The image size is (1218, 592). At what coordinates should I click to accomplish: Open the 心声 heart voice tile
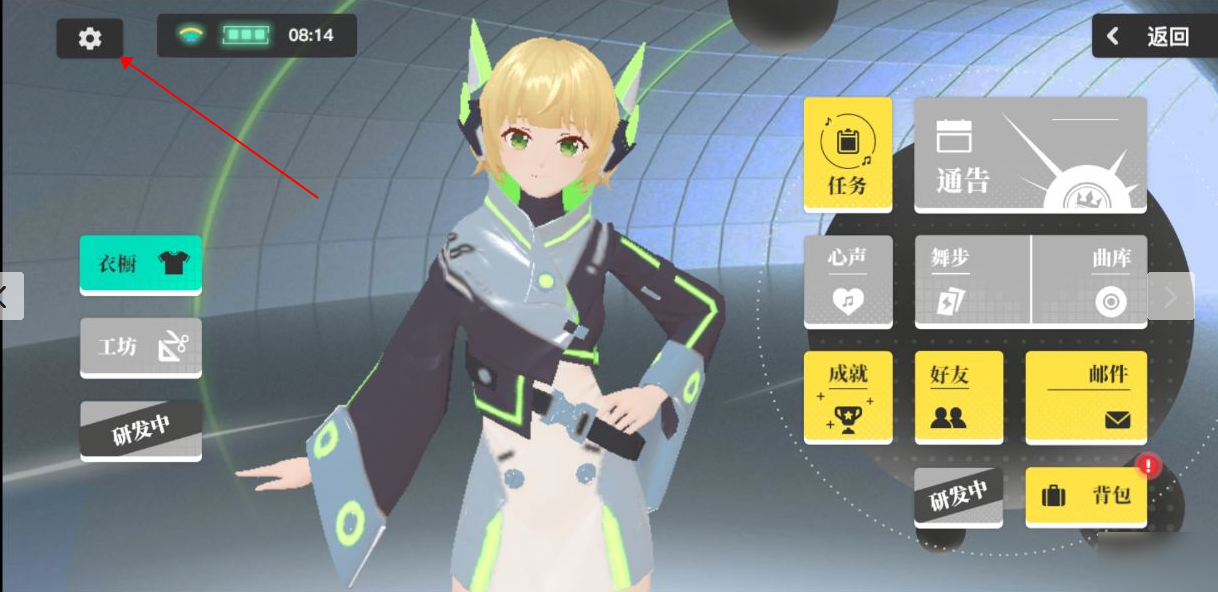tap(847, 280)
